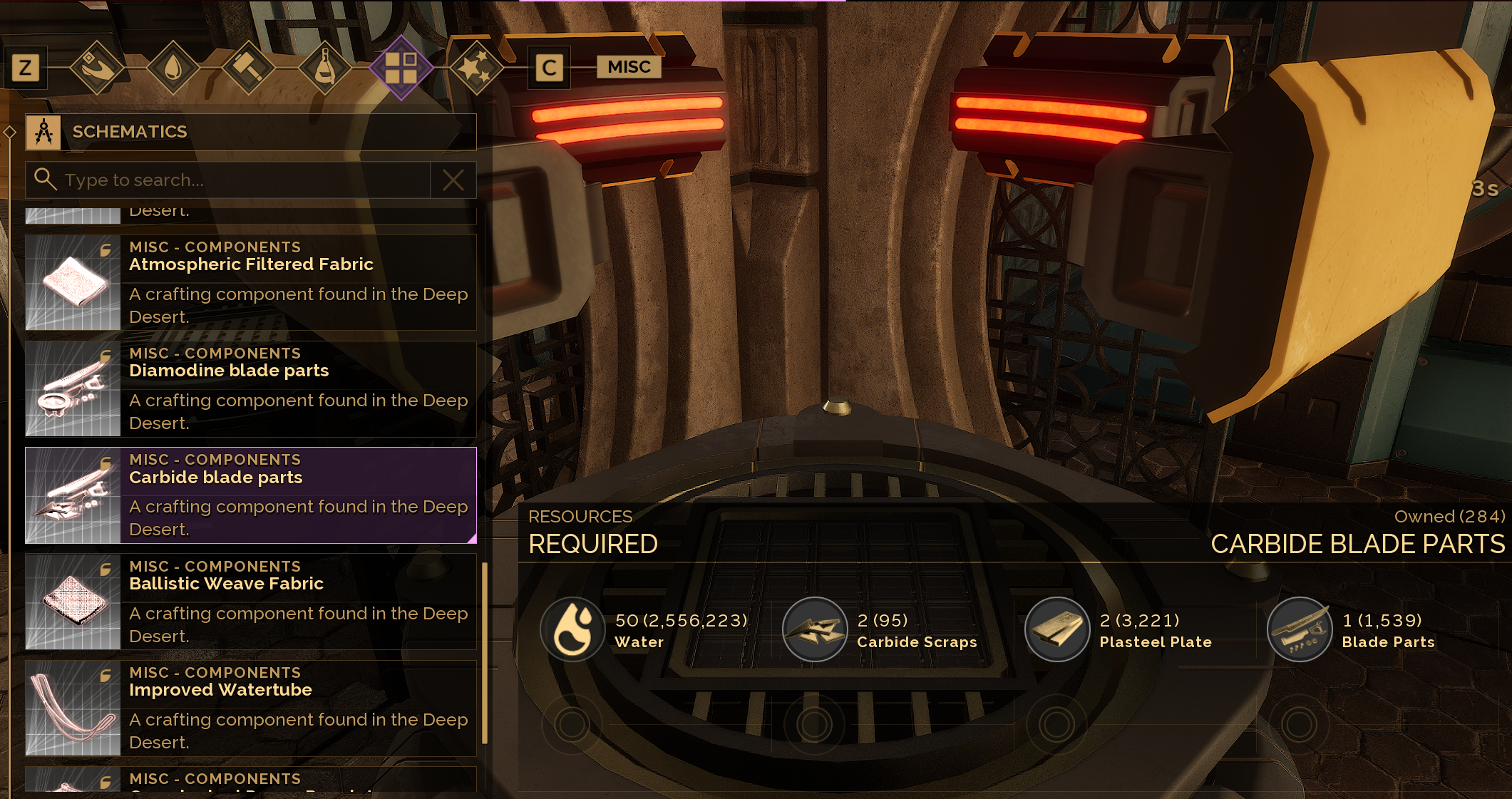Choose the four-squares Misc category tab
The width and height of the screenshot is (1512, 799).
click(401, 68)
